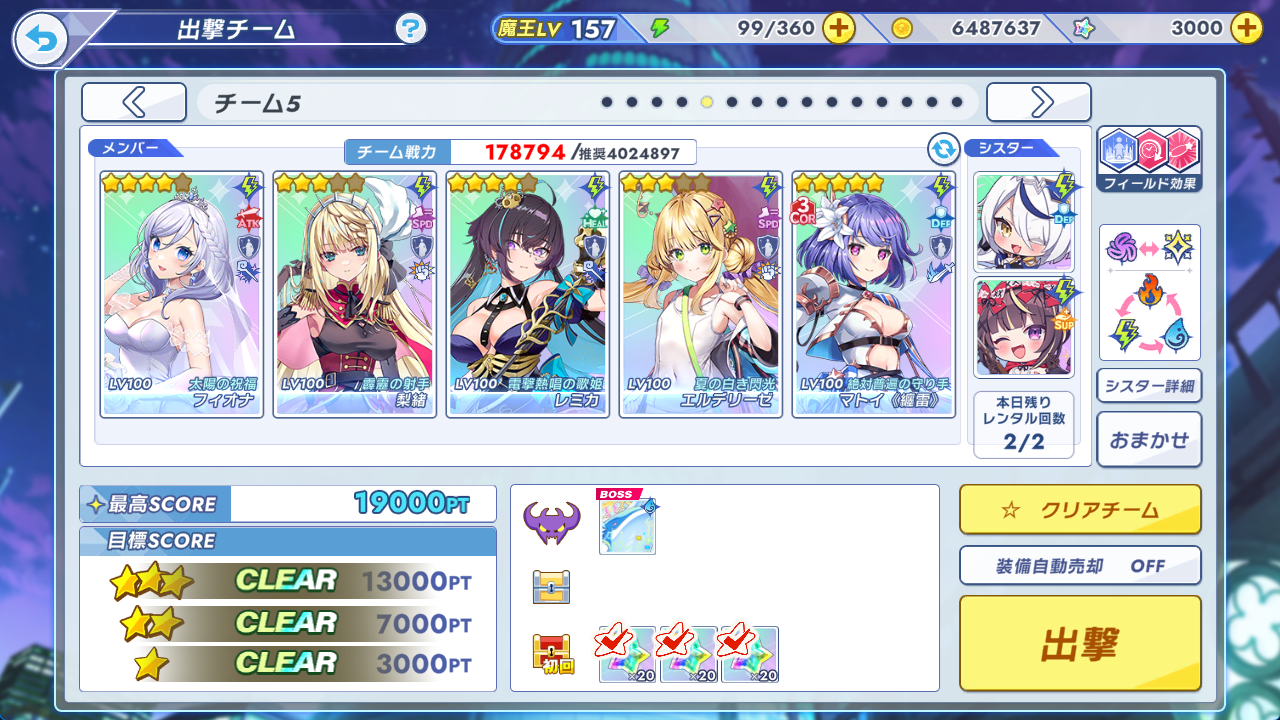Screen dimensions: 1280x720
Task: Auto-fill the team with おまかせ
Action: click(x=1149, y=439)
